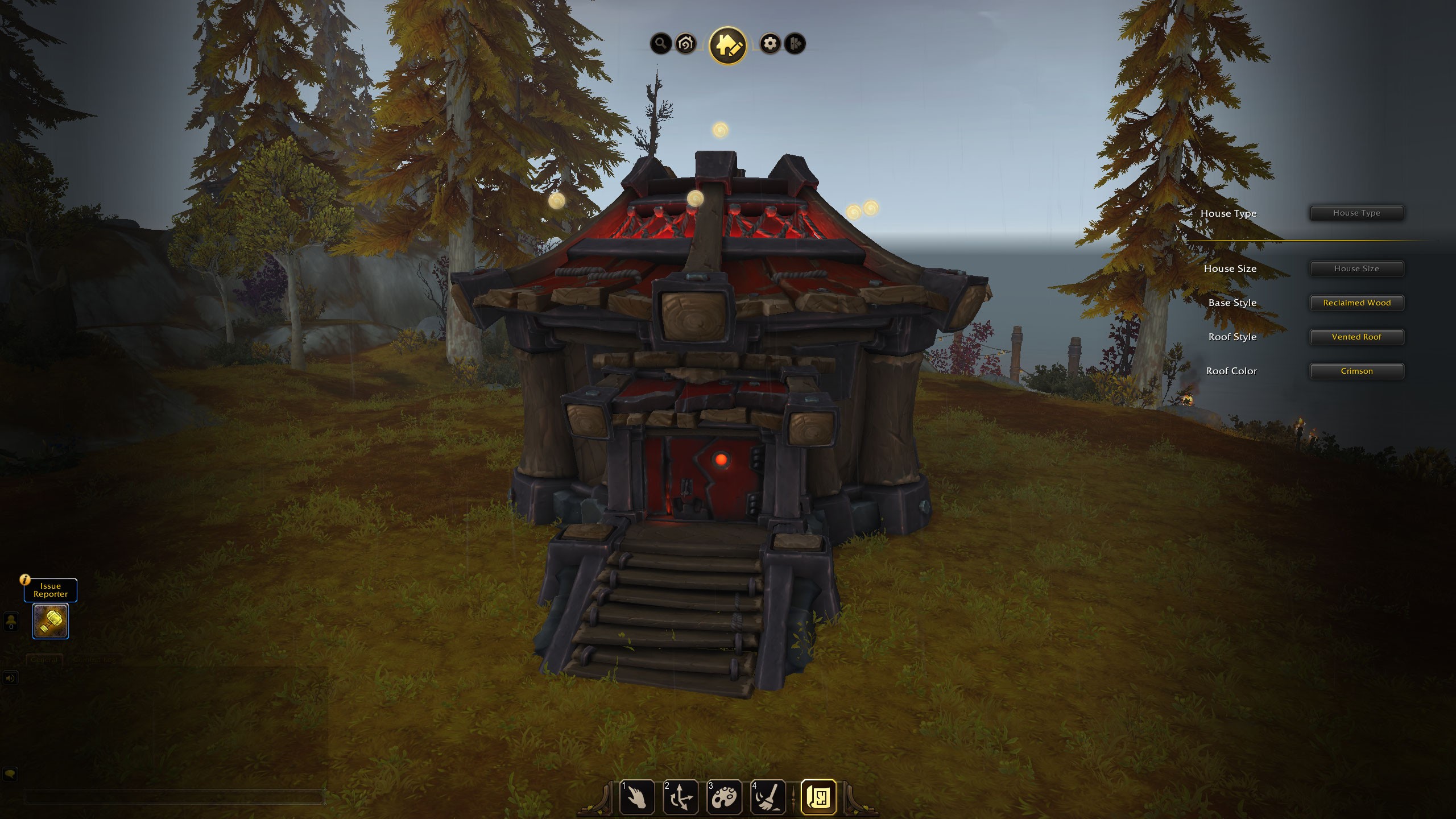Viewport: 1456px width, 819px height.
Task: Open the House Type dropdown
Action: coord(1356,213)
